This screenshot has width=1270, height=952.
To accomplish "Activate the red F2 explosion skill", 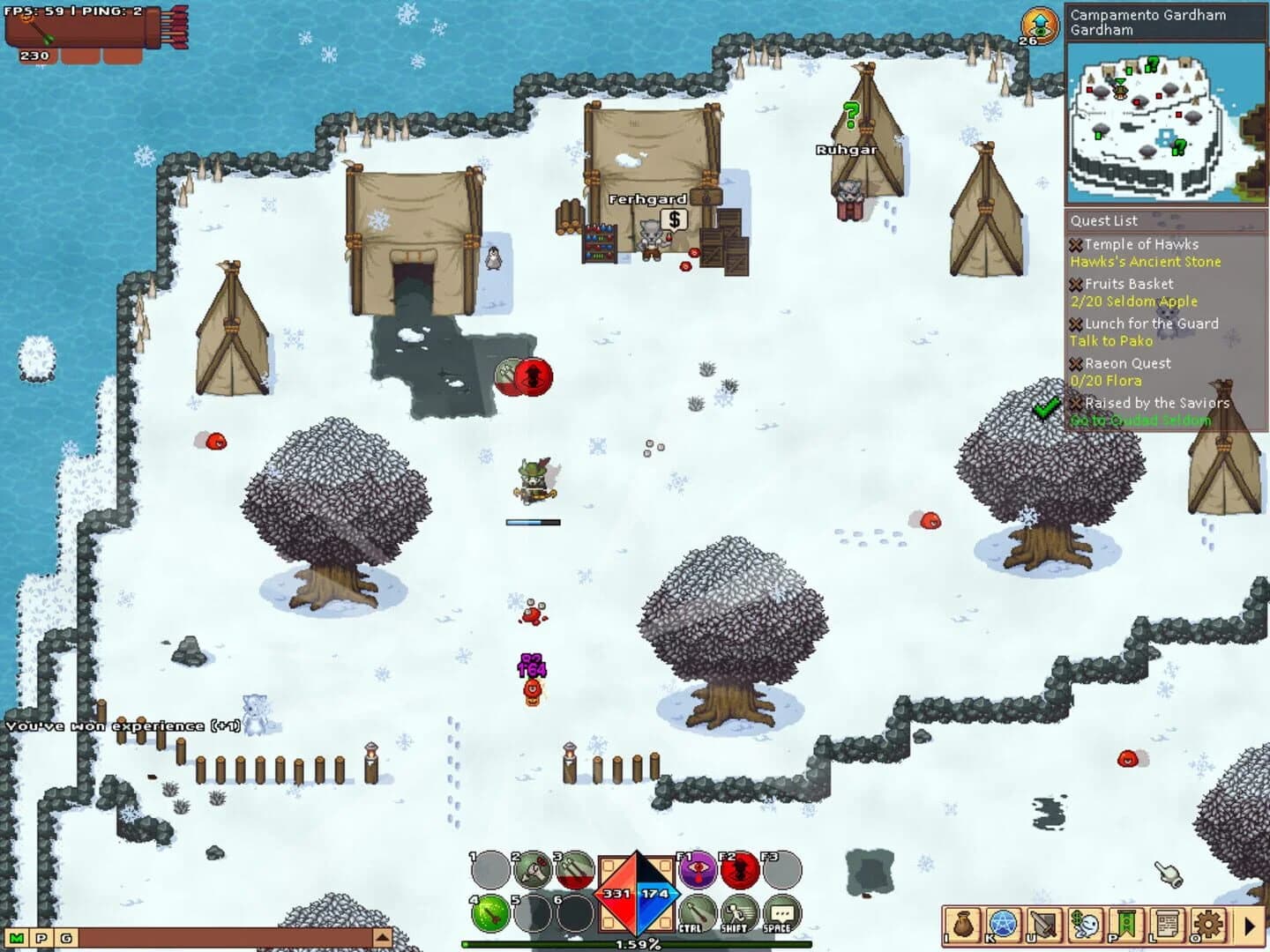I will (x=739, y=870).
